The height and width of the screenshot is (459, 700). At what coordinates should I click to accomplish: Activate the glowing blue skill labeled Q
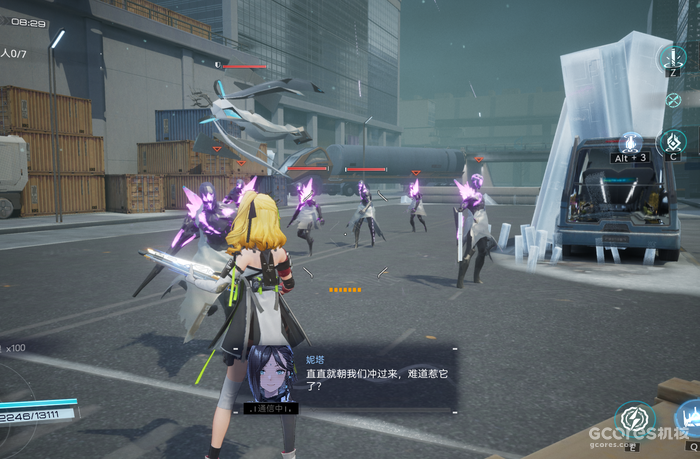click(689, 417)
